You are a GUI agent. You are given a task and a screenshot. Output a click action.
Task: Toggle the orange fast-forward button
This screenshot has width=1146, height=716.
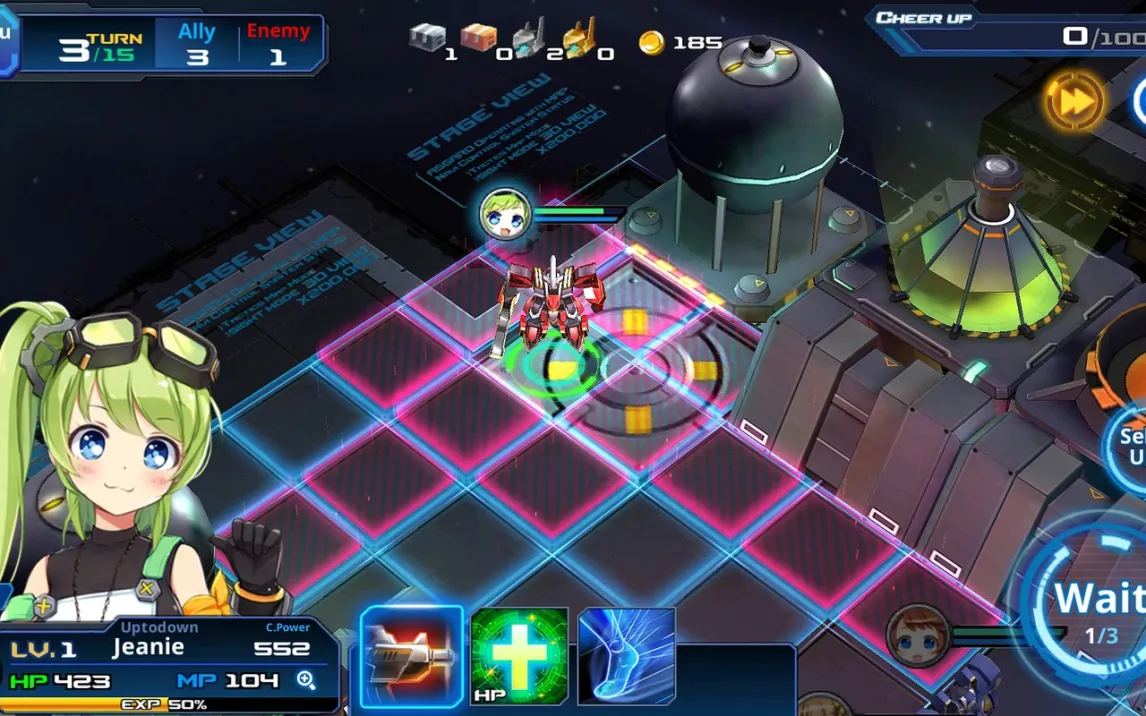point(1074,101)
